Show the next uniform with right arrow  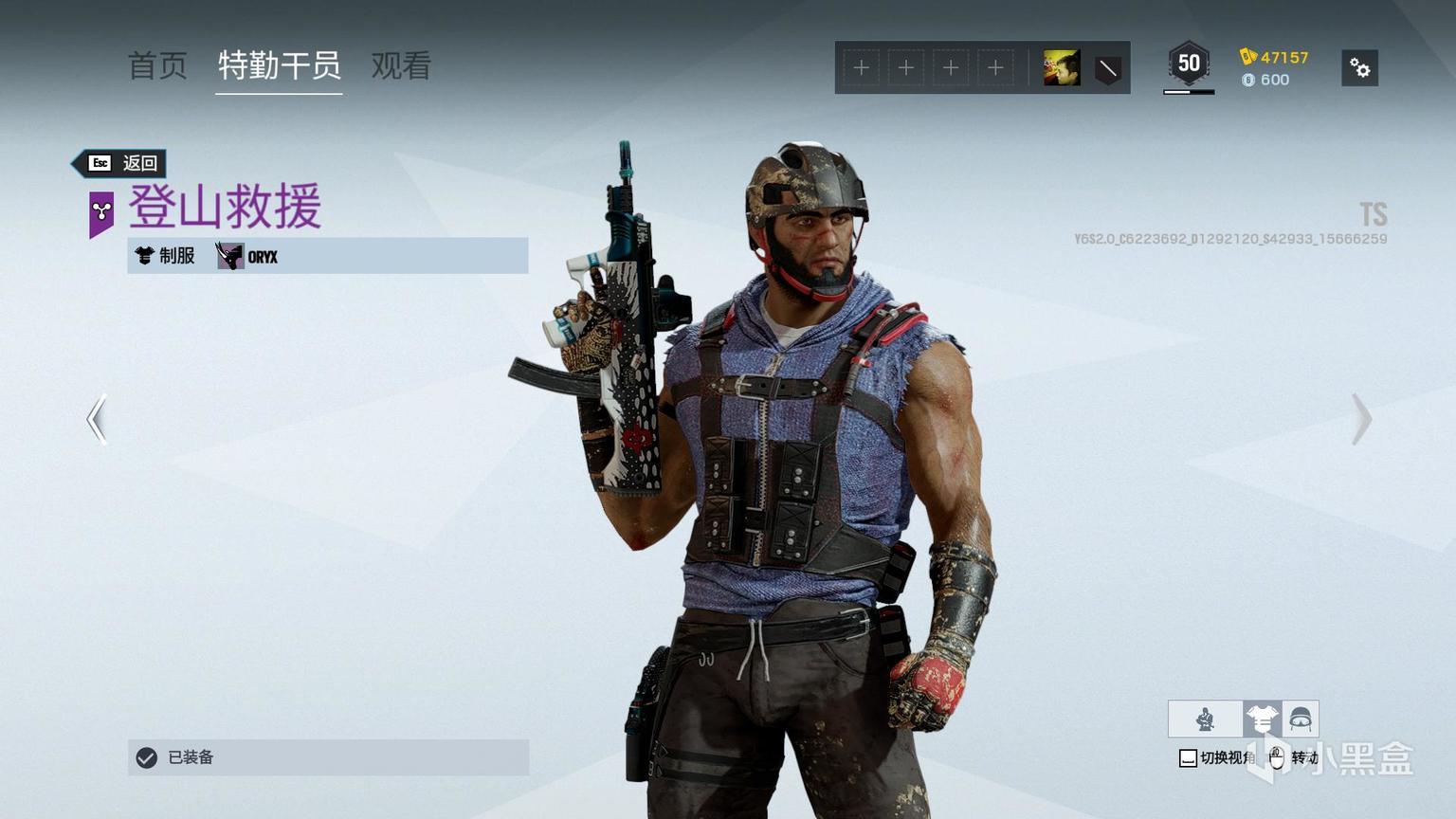pyautogui.click(x=1361, y=419)
